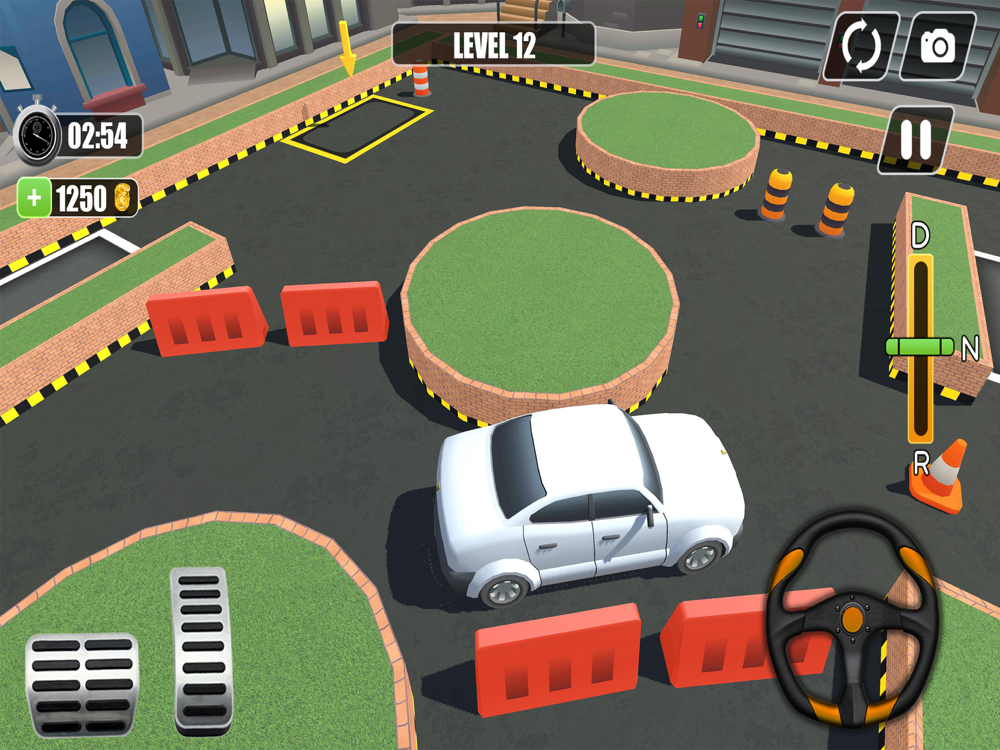The image size is (1000, 750).
Task: Tap the green plus to add coins
Action: tap(35, 198)
